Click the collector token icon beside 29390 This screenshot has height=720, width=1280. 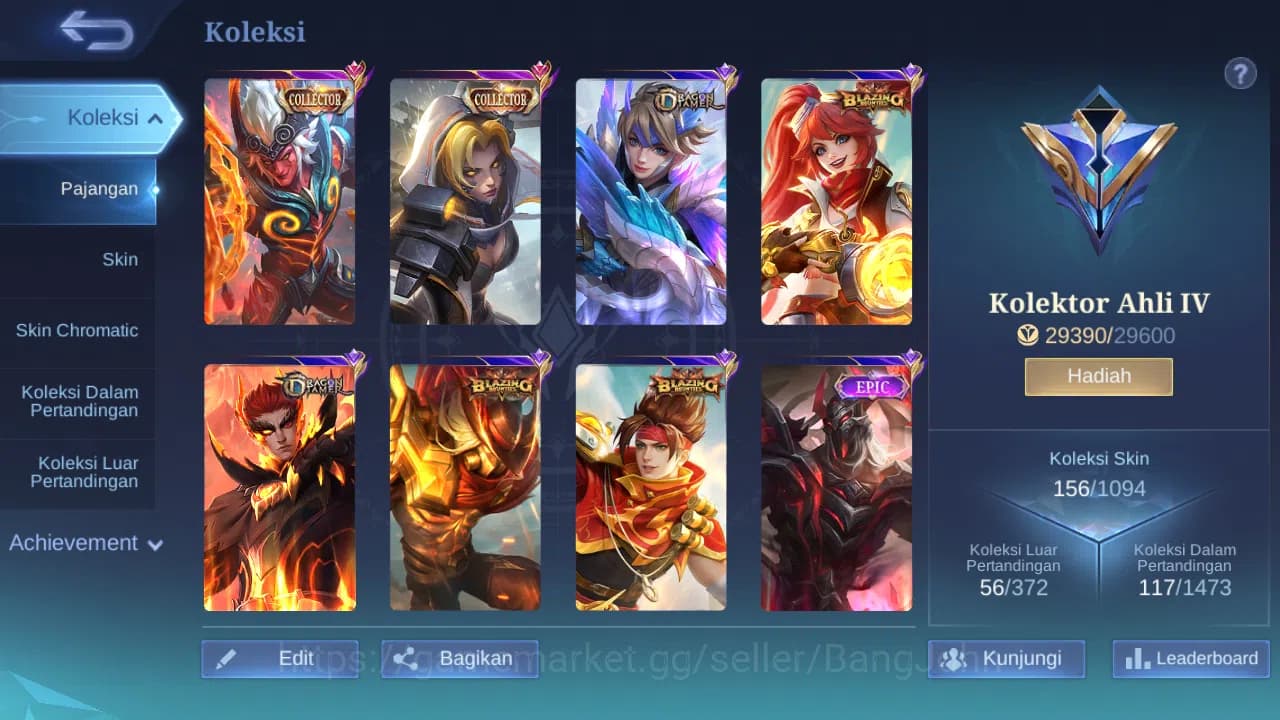pos(1028,336)
